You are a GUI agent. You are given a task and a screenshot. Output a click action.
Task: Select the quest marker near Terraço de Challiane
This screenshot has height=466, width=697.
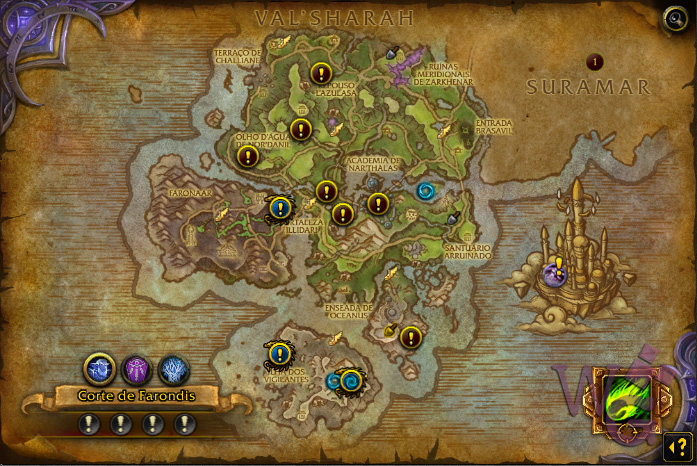pyautogui.click(x=320, y=72)
